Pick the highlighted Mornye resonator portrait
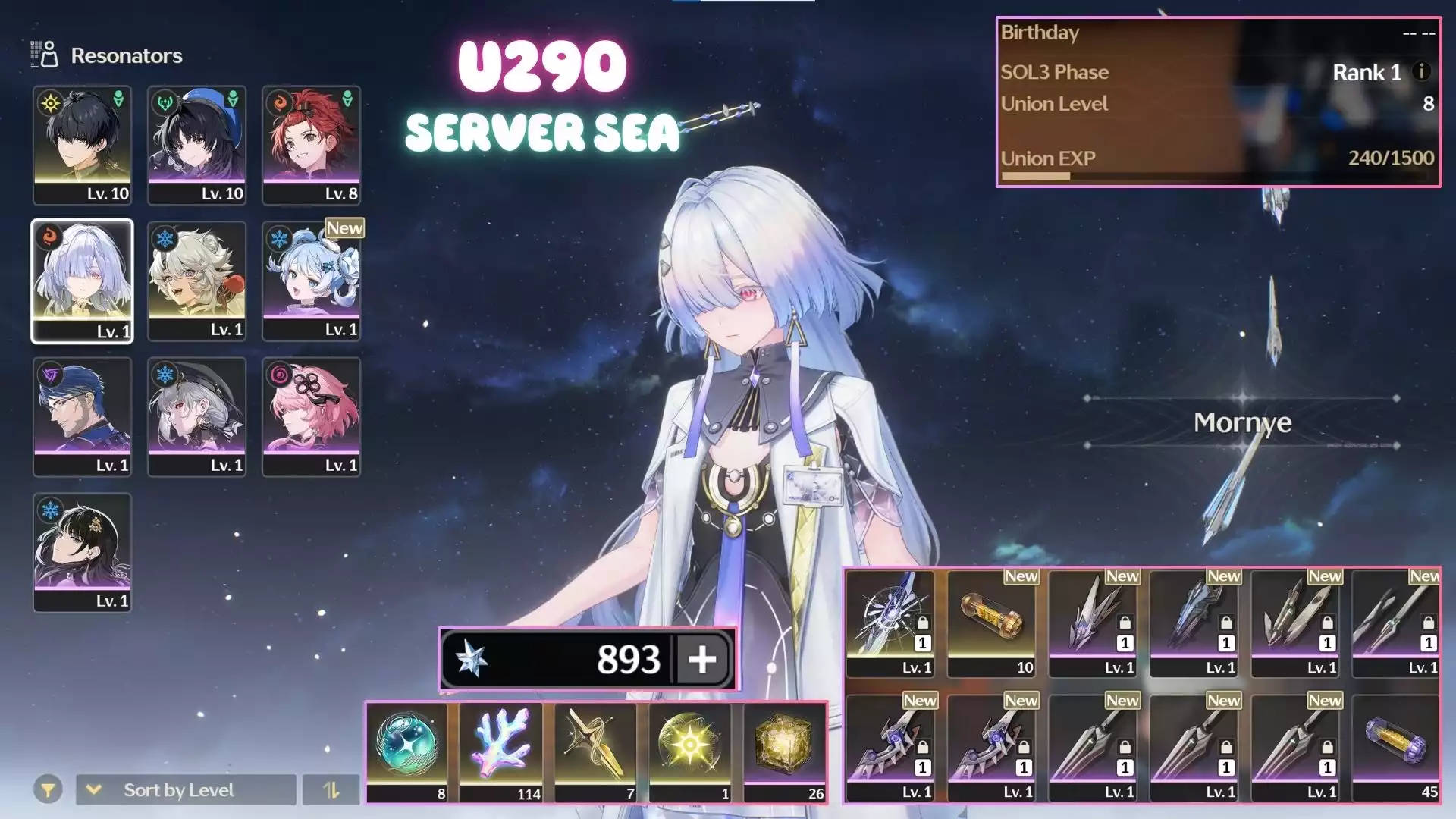Image resolution: width=1456 pixels, height=819 pixels. point(82,281)
